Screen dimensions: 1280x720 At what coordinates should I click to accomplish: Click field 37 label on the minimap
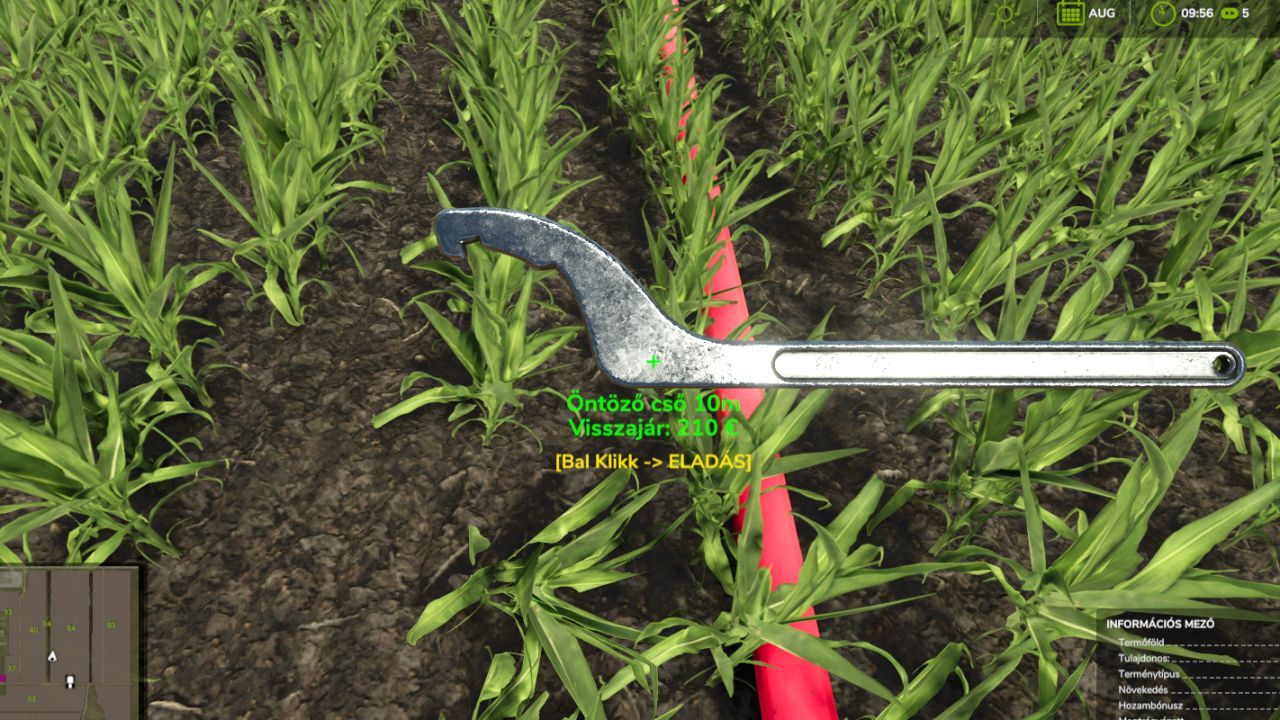11,668
